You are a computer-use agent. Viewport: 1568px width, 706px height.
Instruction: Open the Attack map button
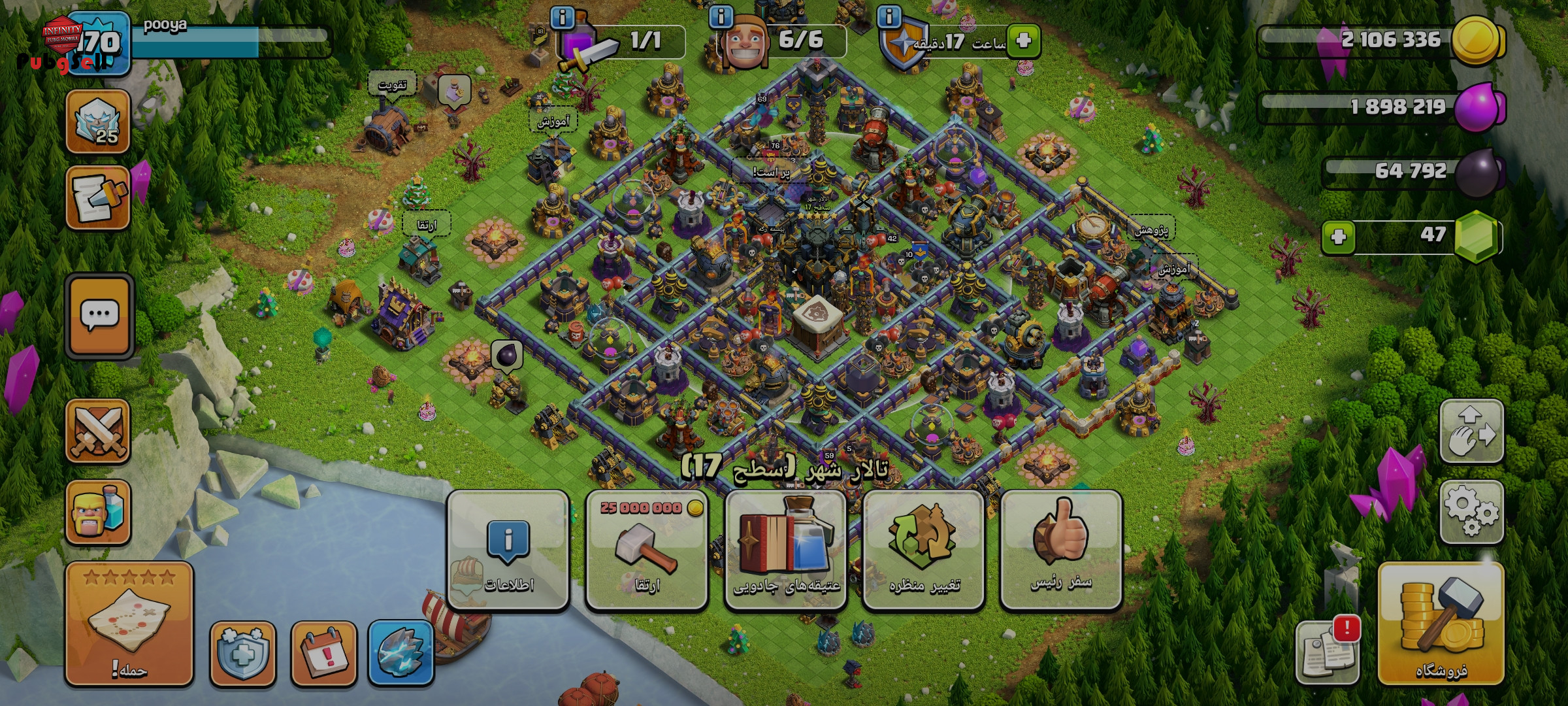click(129, 623)
